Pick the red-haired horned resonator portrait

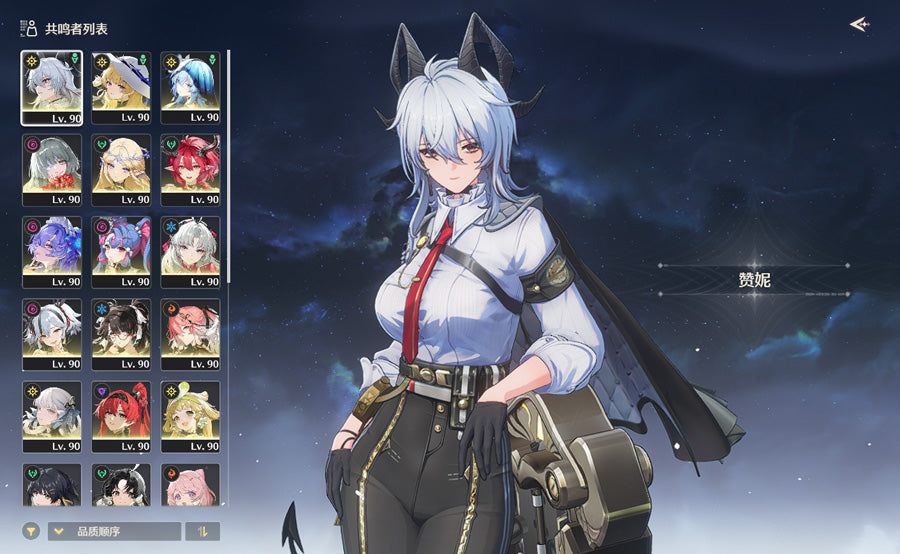(190, 170)
